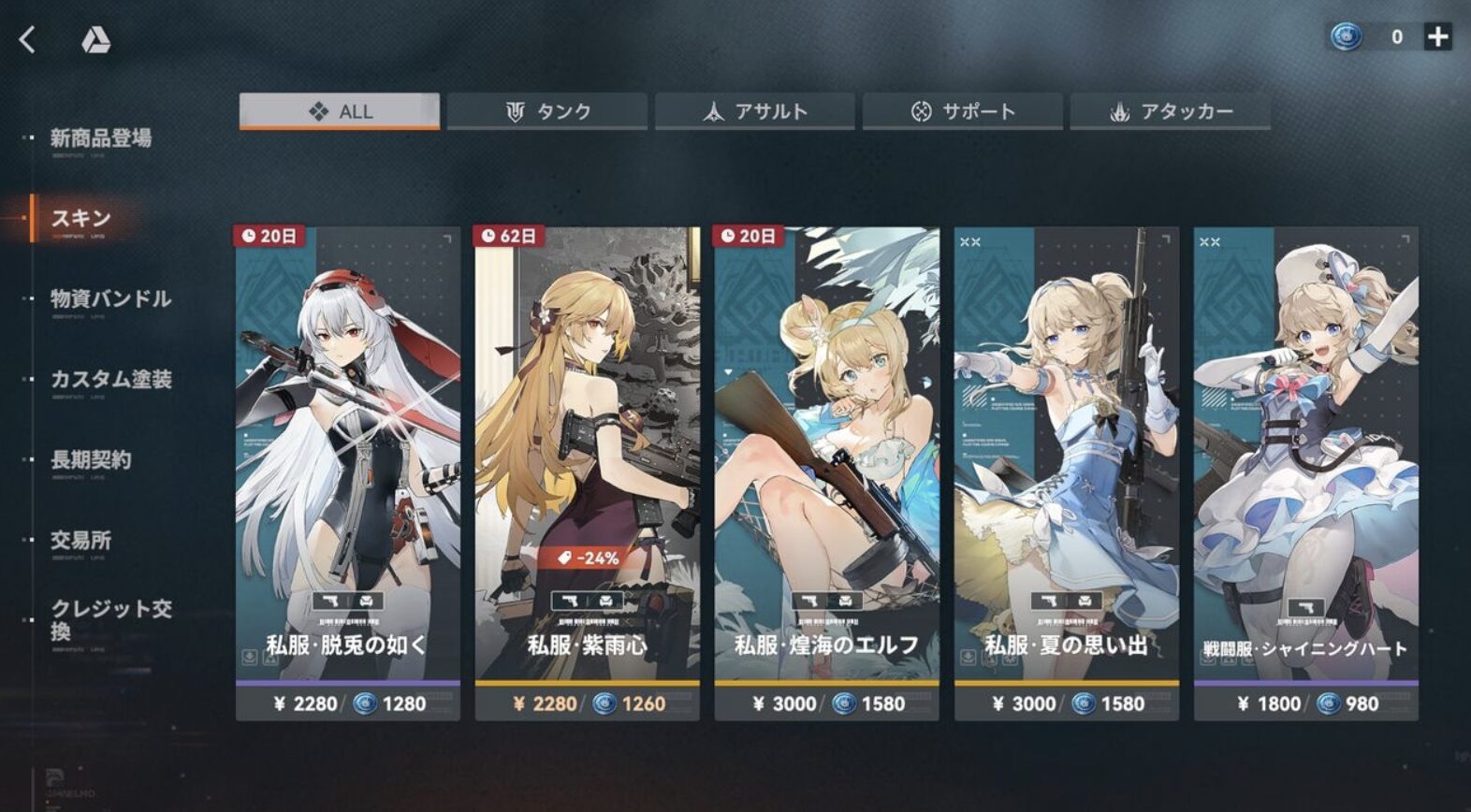The image size is (1471, 812).
Task: Click the download icon on 私服·脱兎の如く card
Action: click(249, 658)
